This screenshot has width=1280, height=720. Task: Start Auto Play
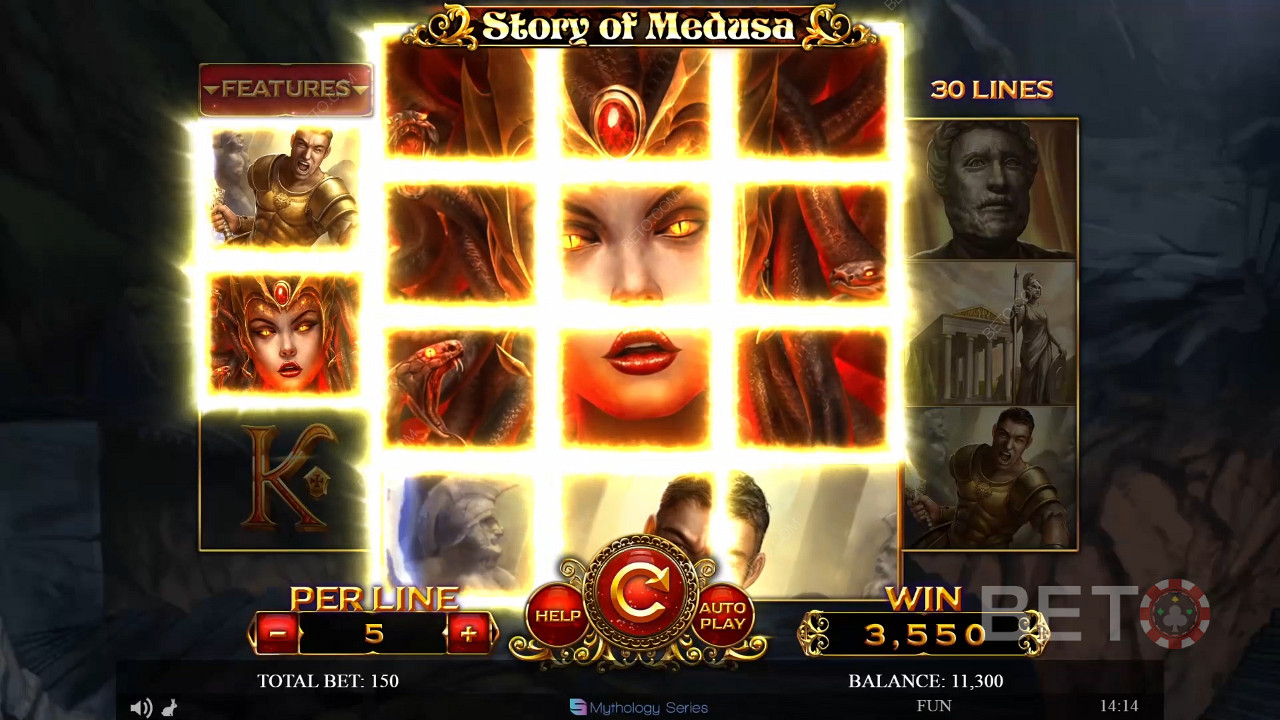click(722, 616)
